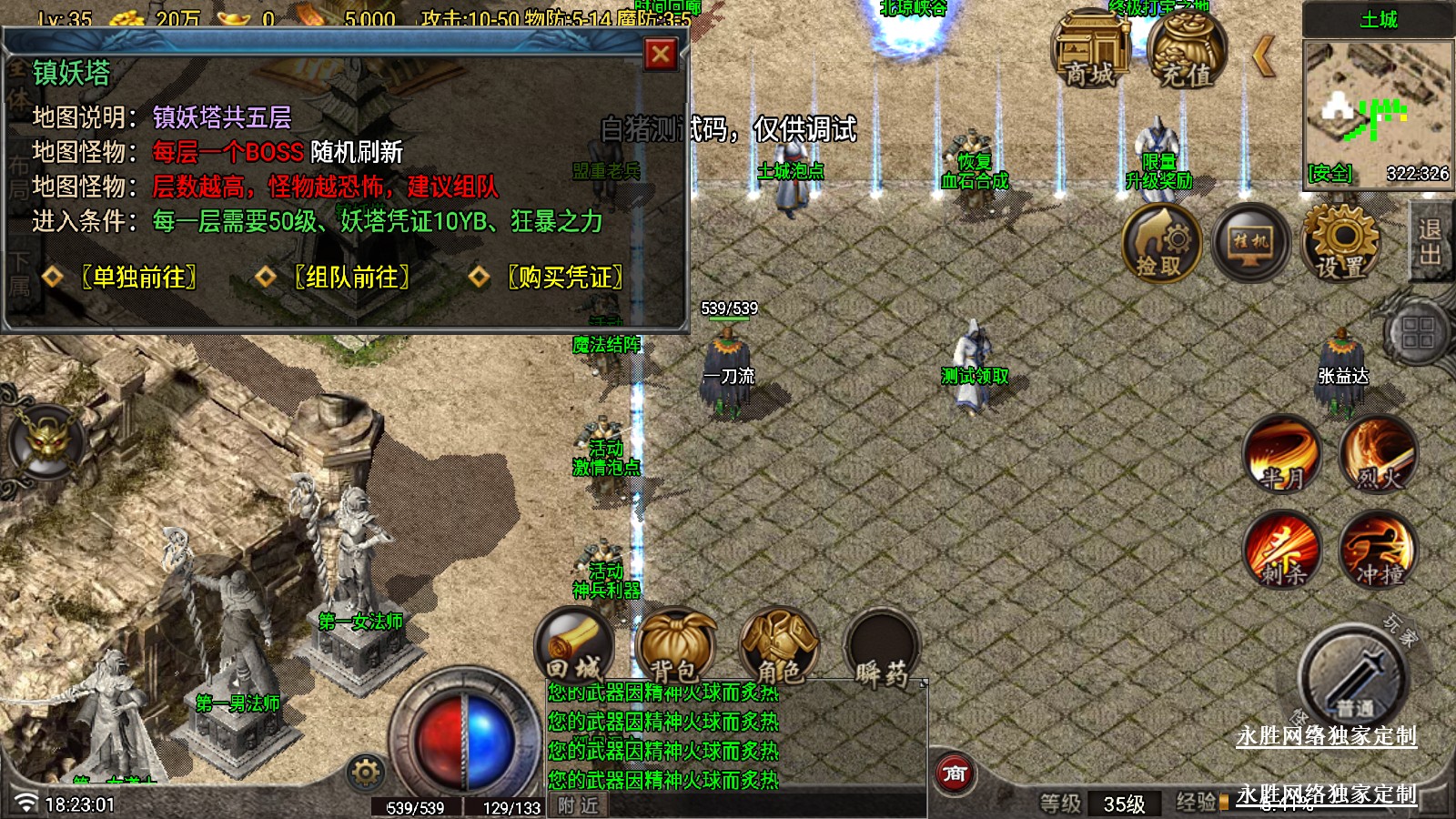Use the 刺杀 skill
Viewport: 1456px width, 819px height.
coord(1282,550)
